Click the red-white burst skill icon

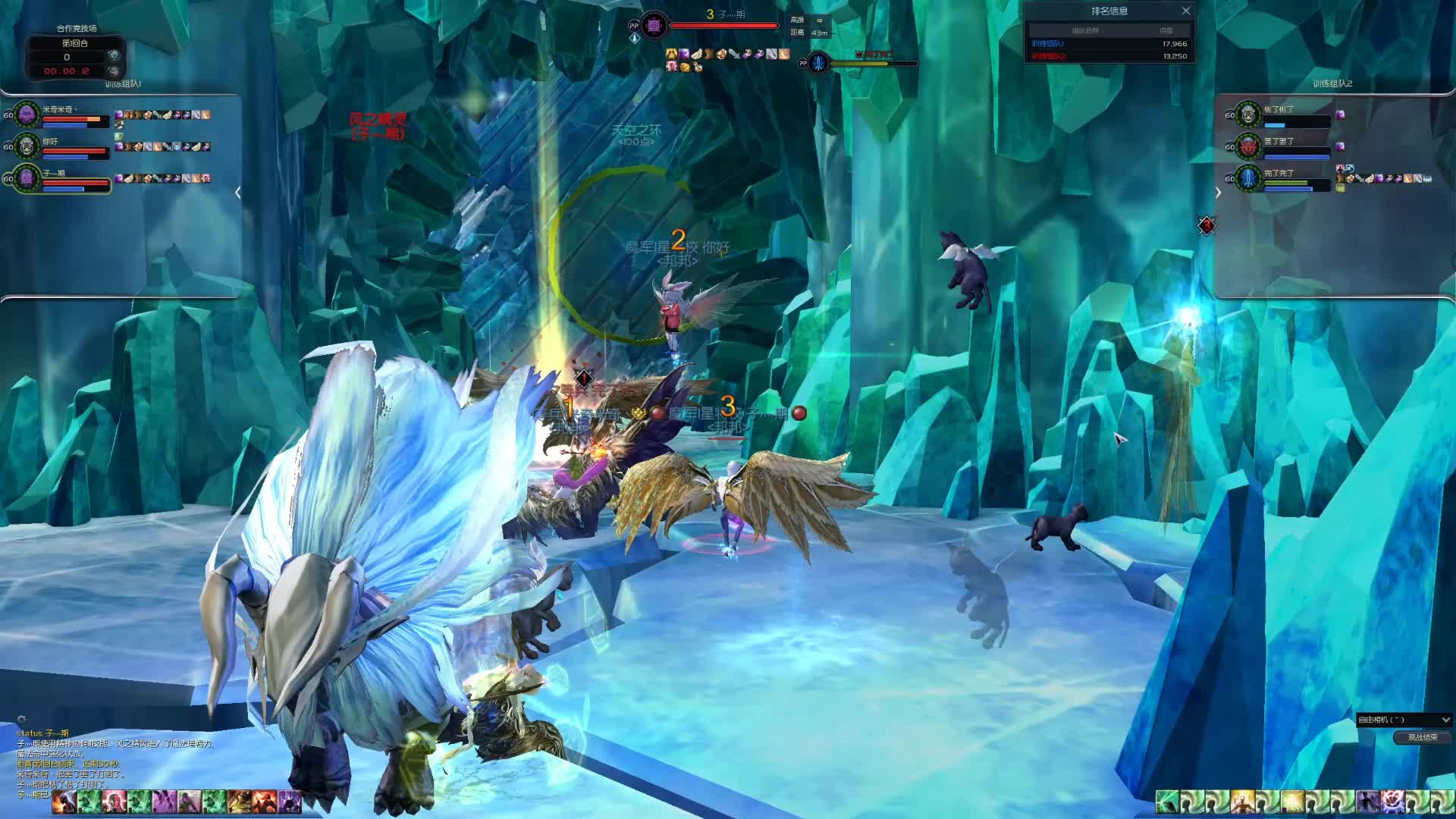pos(1392,802)
